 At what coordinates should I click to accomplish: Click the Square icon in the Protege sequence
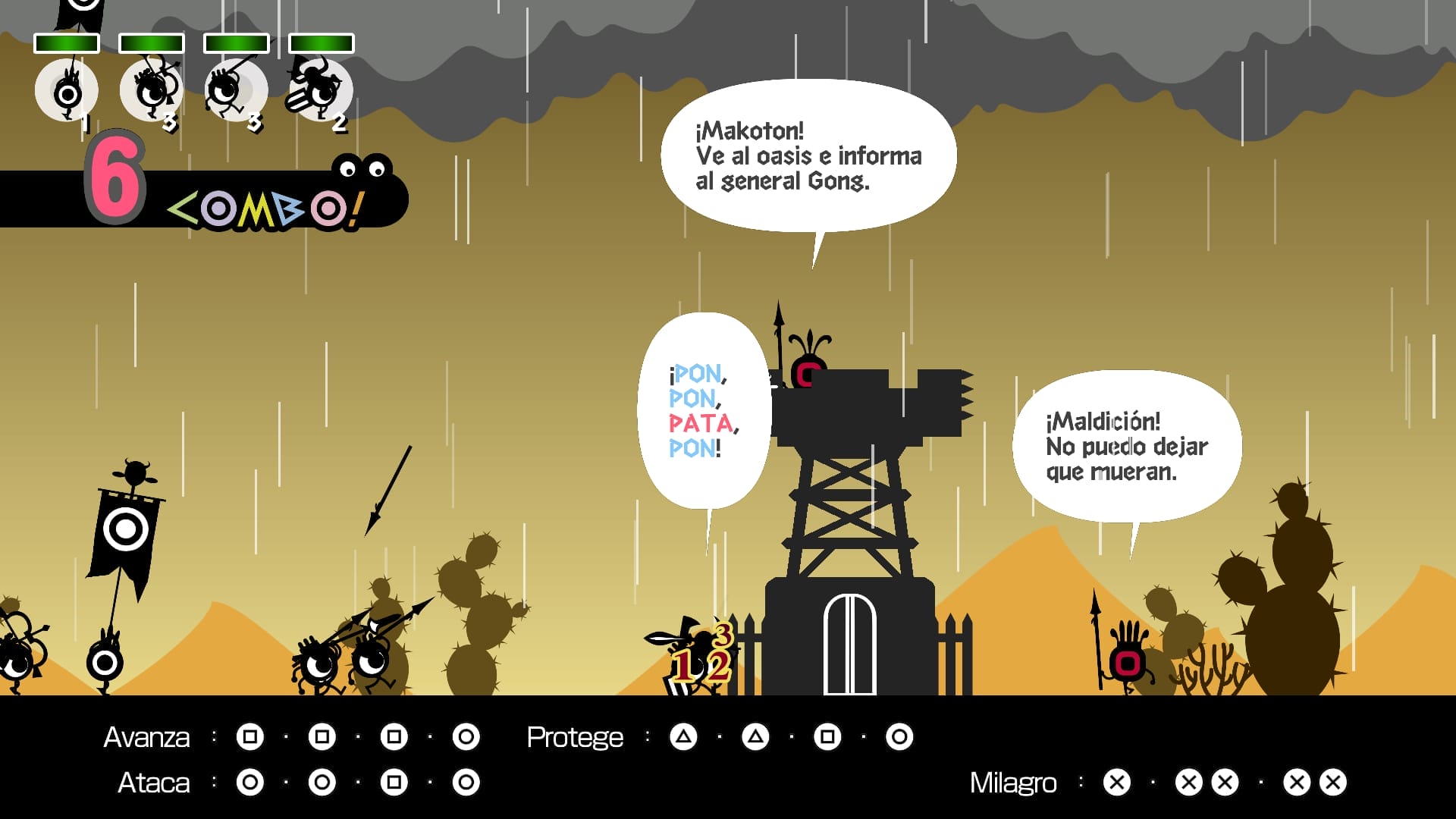[x=827, y=736]
